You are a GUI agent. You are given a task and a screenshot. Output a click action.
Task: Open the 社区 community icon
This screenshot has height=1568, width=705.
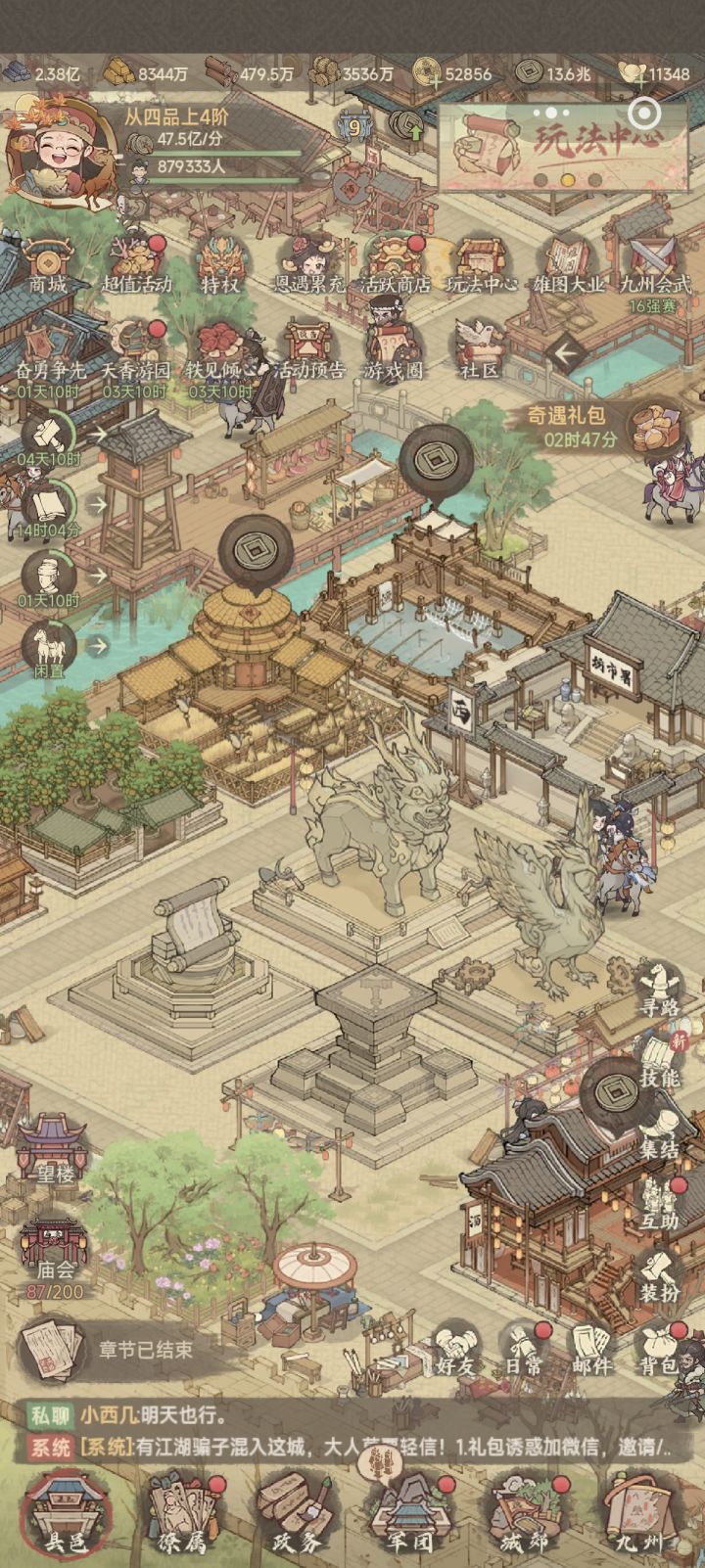[480, 347]
